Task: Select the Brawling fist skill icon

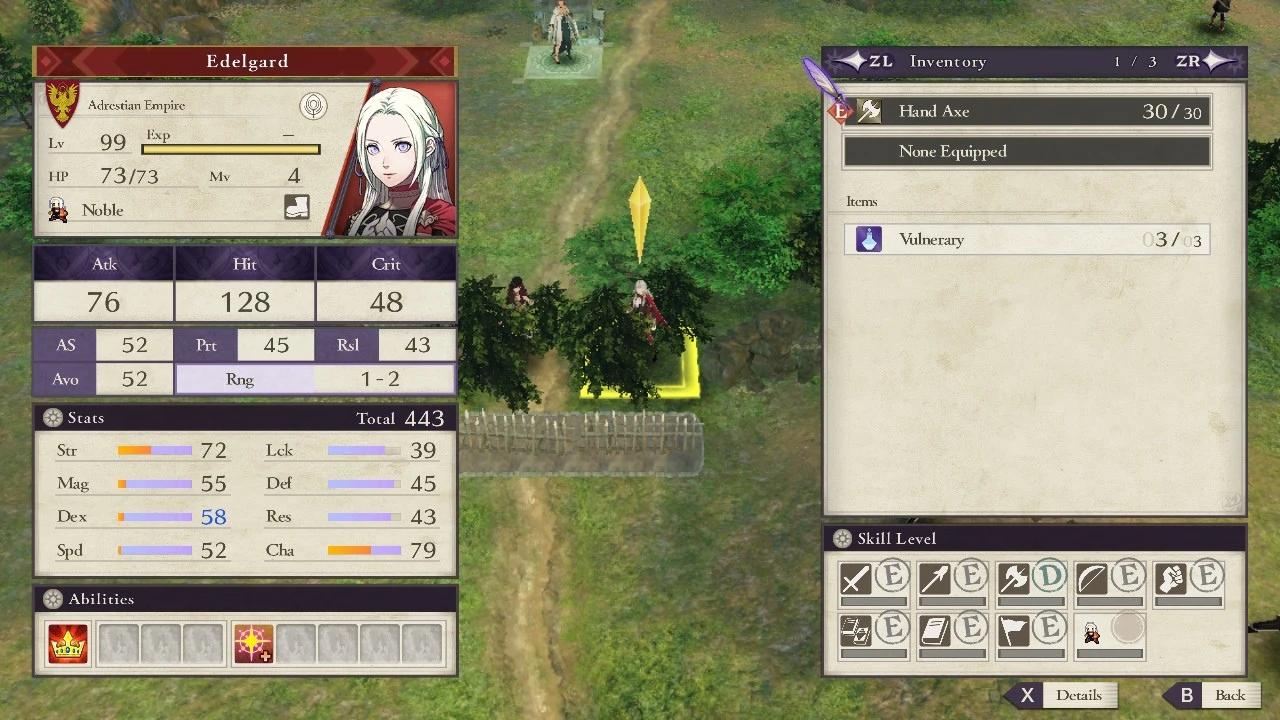Action: click(1171, 577)
